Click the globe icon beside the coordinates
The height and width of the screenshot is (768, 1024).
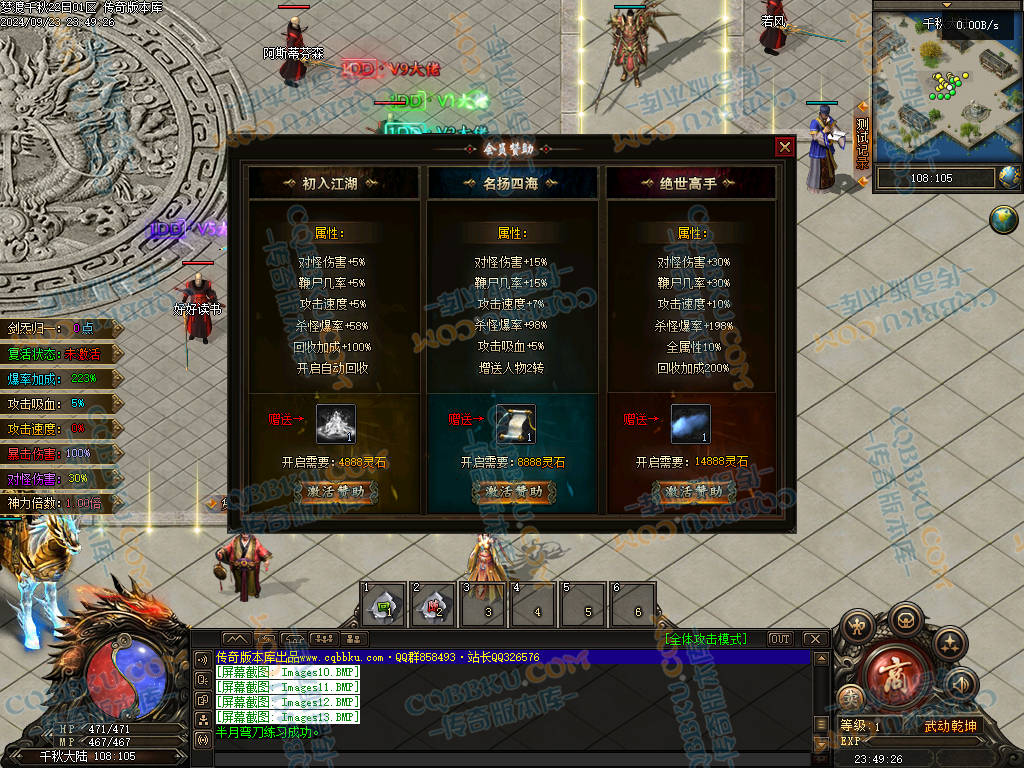tap(1010, 178)
